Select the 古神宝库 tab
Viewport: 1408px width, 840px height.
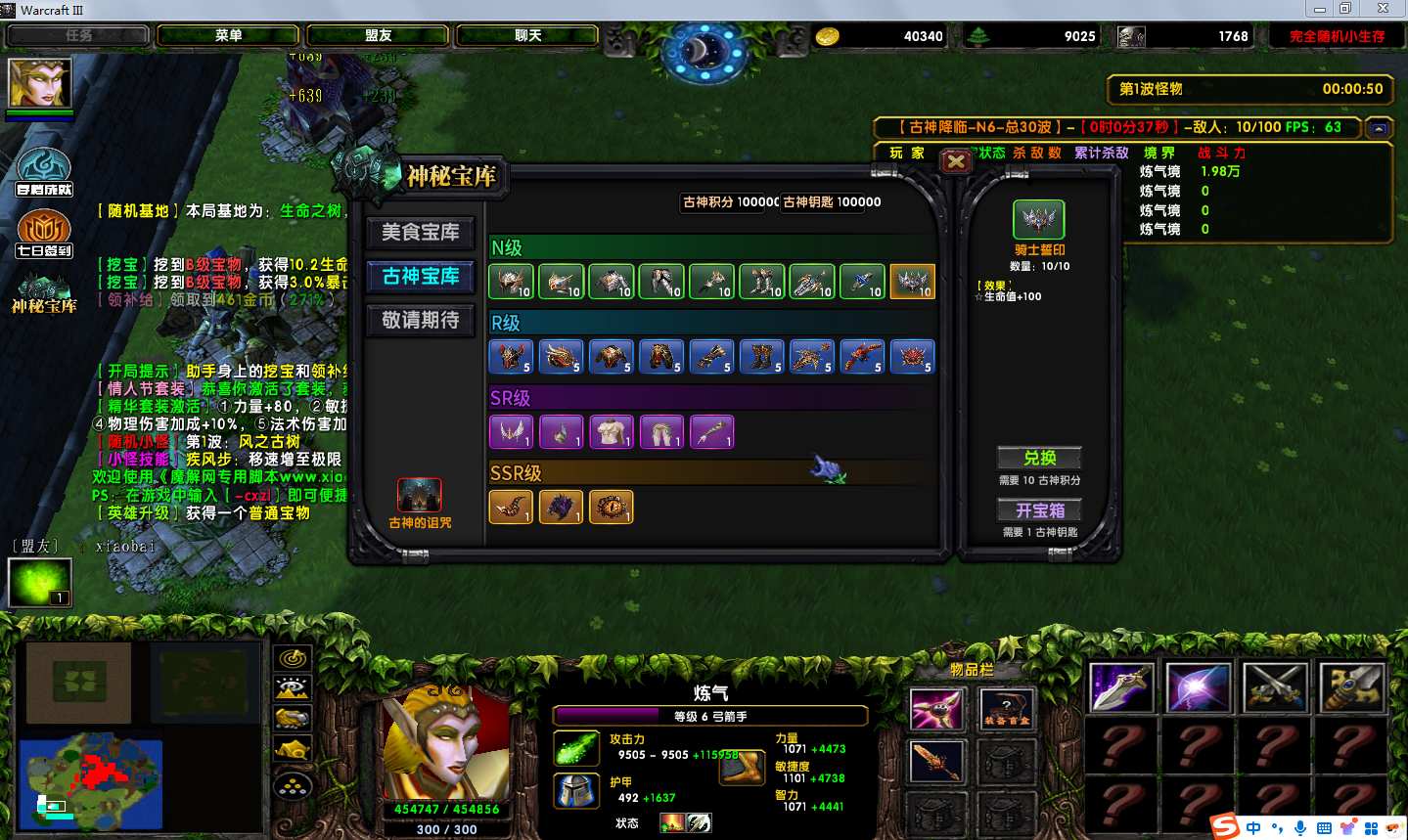pyautogui.click(x=420, y=277)
